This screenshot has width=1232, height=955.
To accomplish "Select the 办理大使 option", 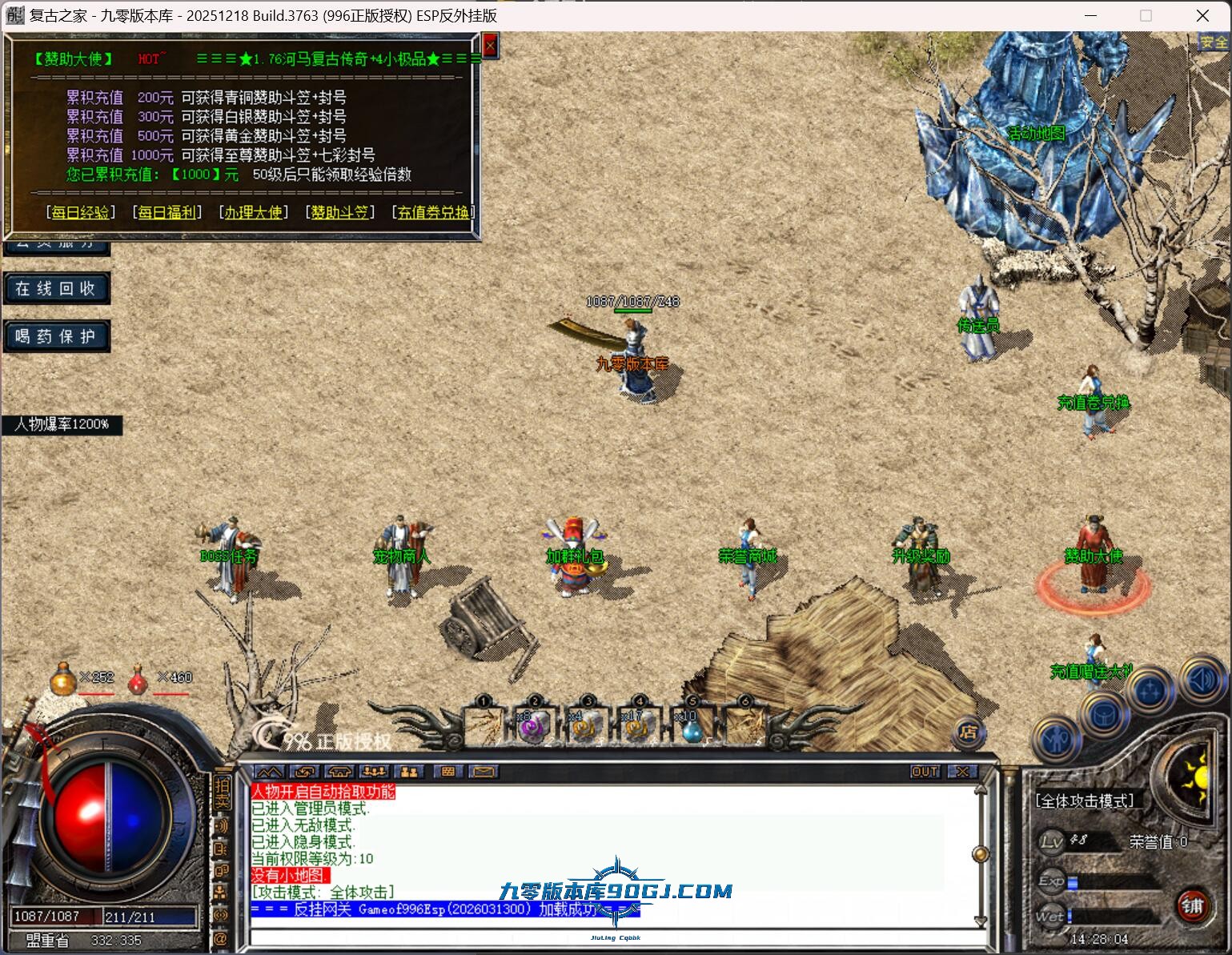I will [253, 212].
